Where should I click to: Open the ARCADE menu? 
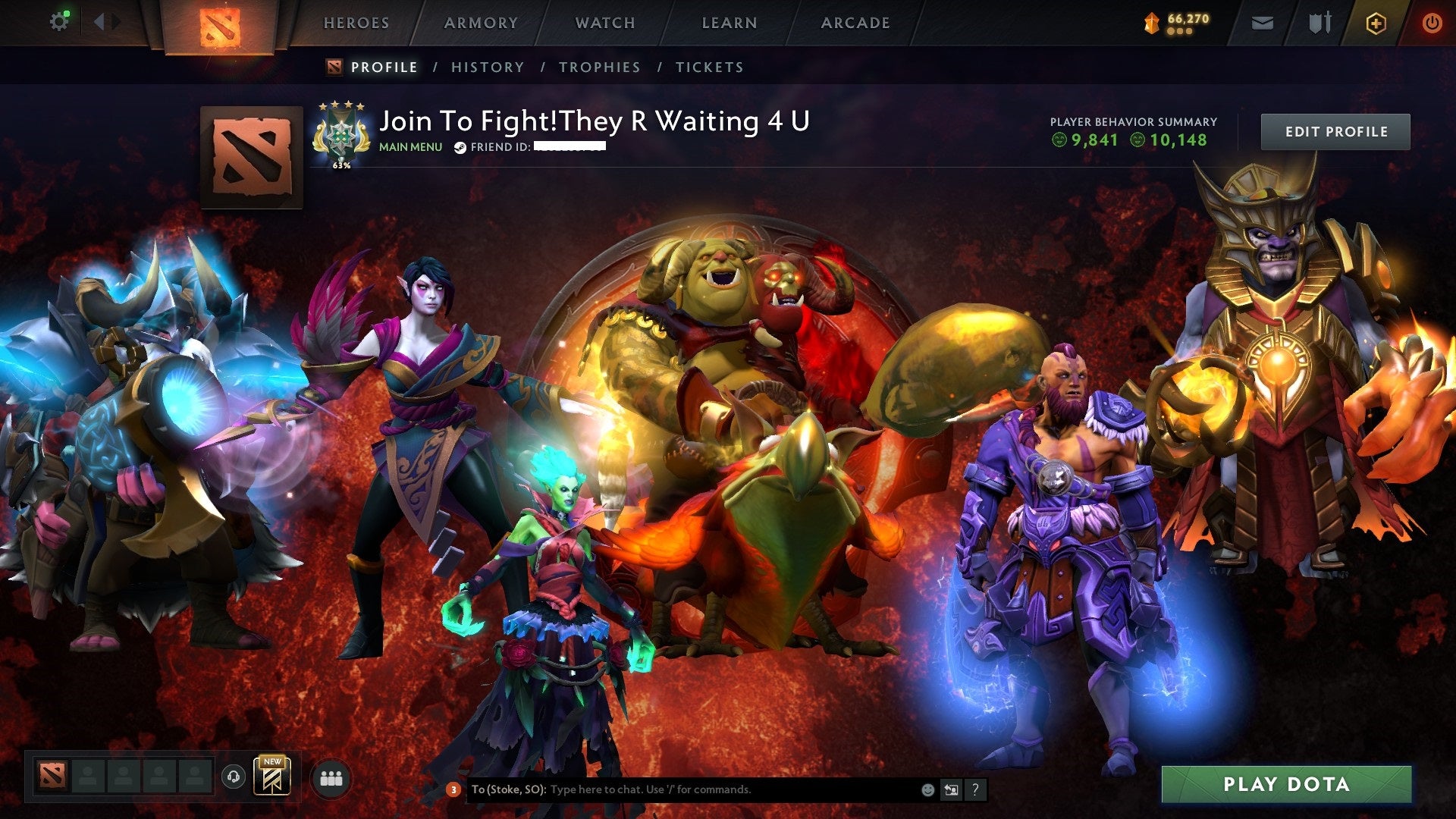(855, 23)
